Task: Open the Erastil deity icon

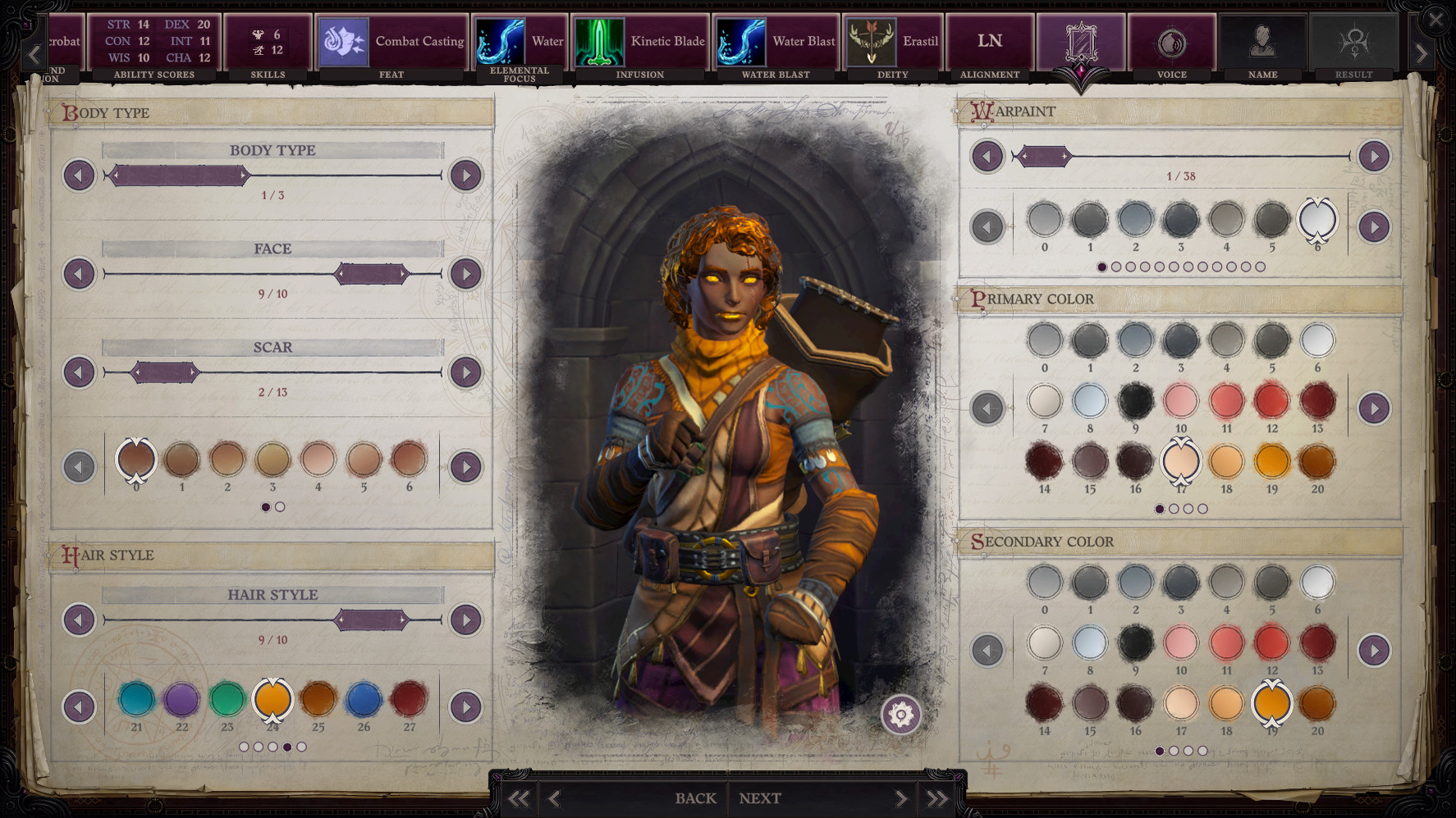Action: [872, 41]
